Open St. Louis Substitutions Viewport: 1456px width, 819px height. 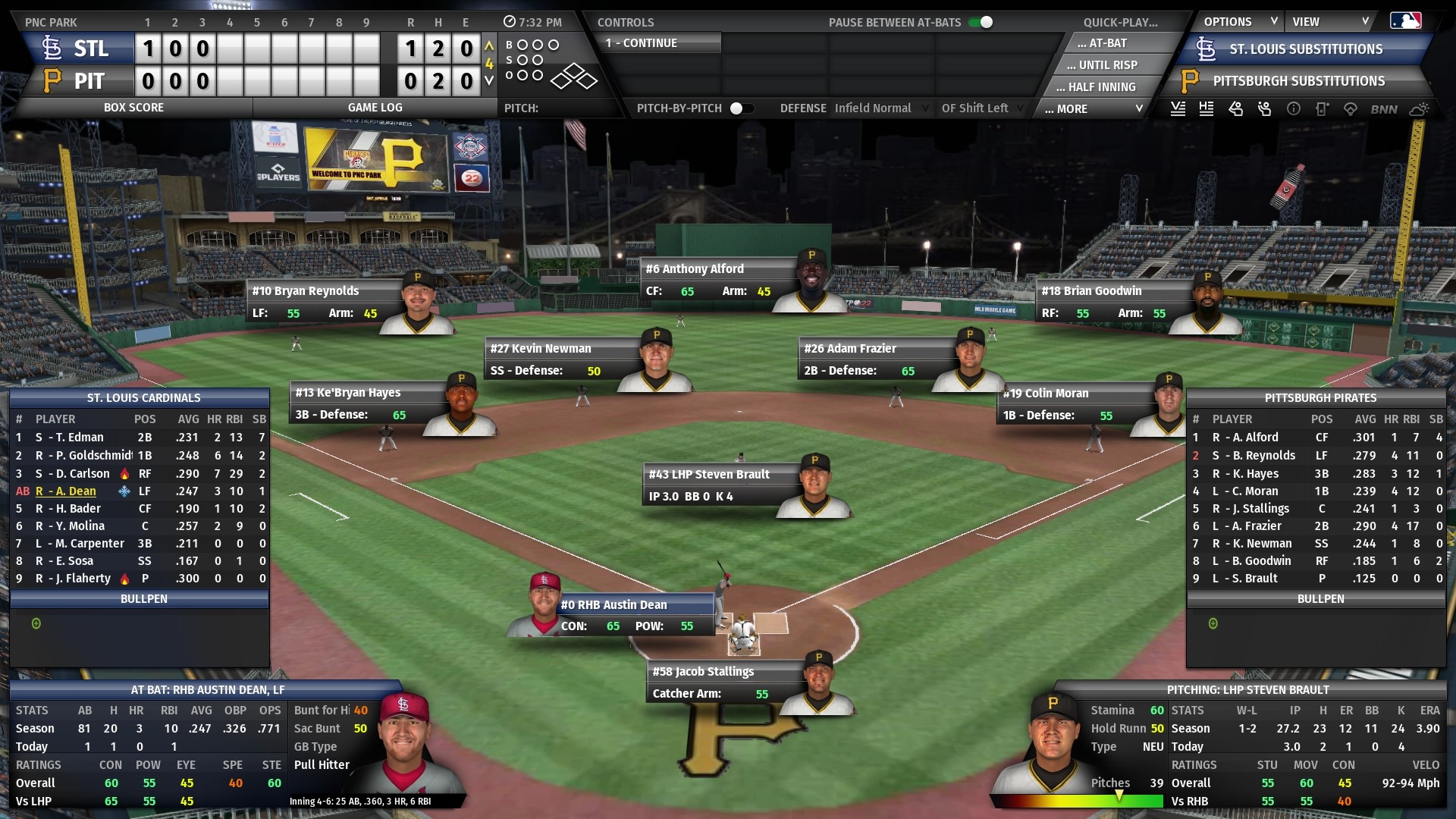pos(1304,49)
